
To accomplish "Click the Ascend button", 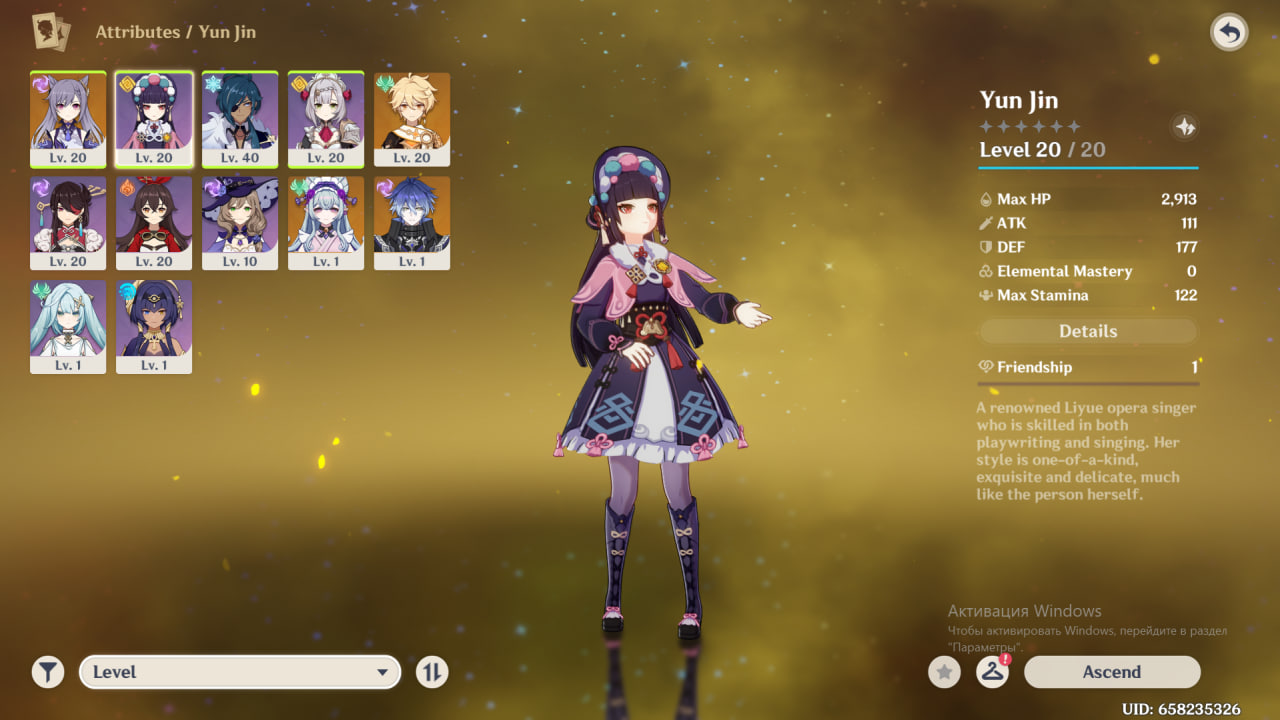I will (x=1111, y=672).
